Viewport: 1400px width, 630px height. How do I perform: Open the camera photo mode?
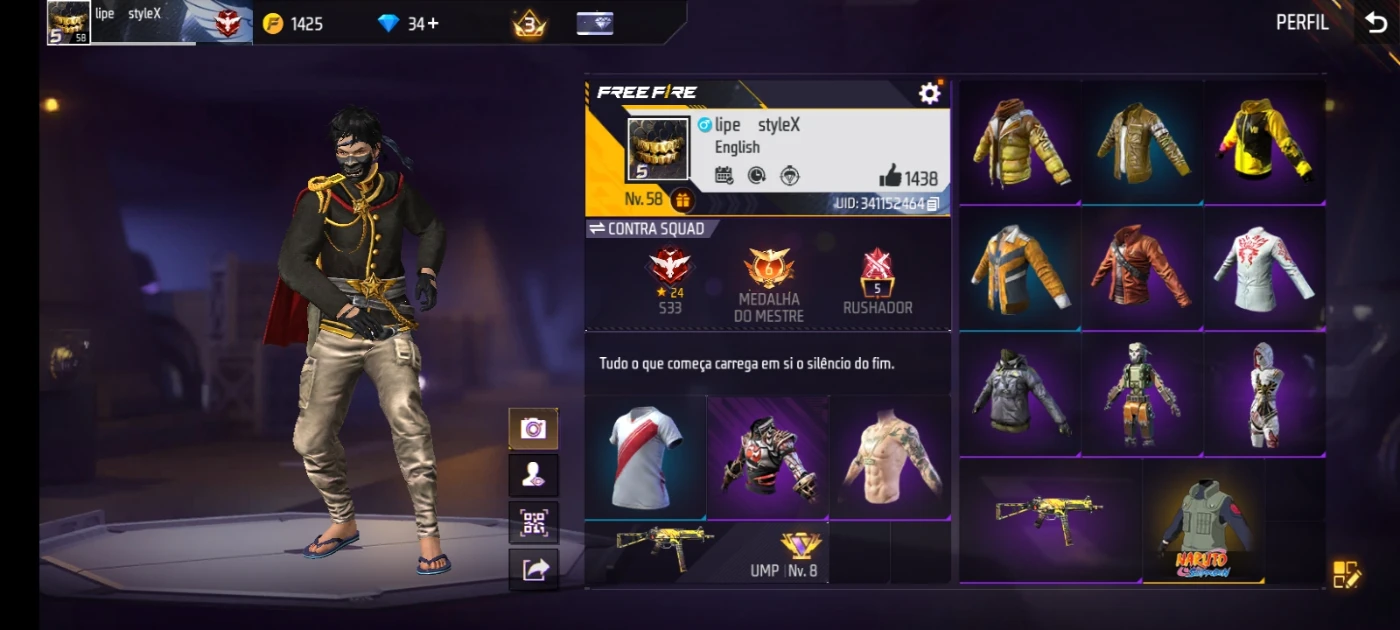pos(533,429)
